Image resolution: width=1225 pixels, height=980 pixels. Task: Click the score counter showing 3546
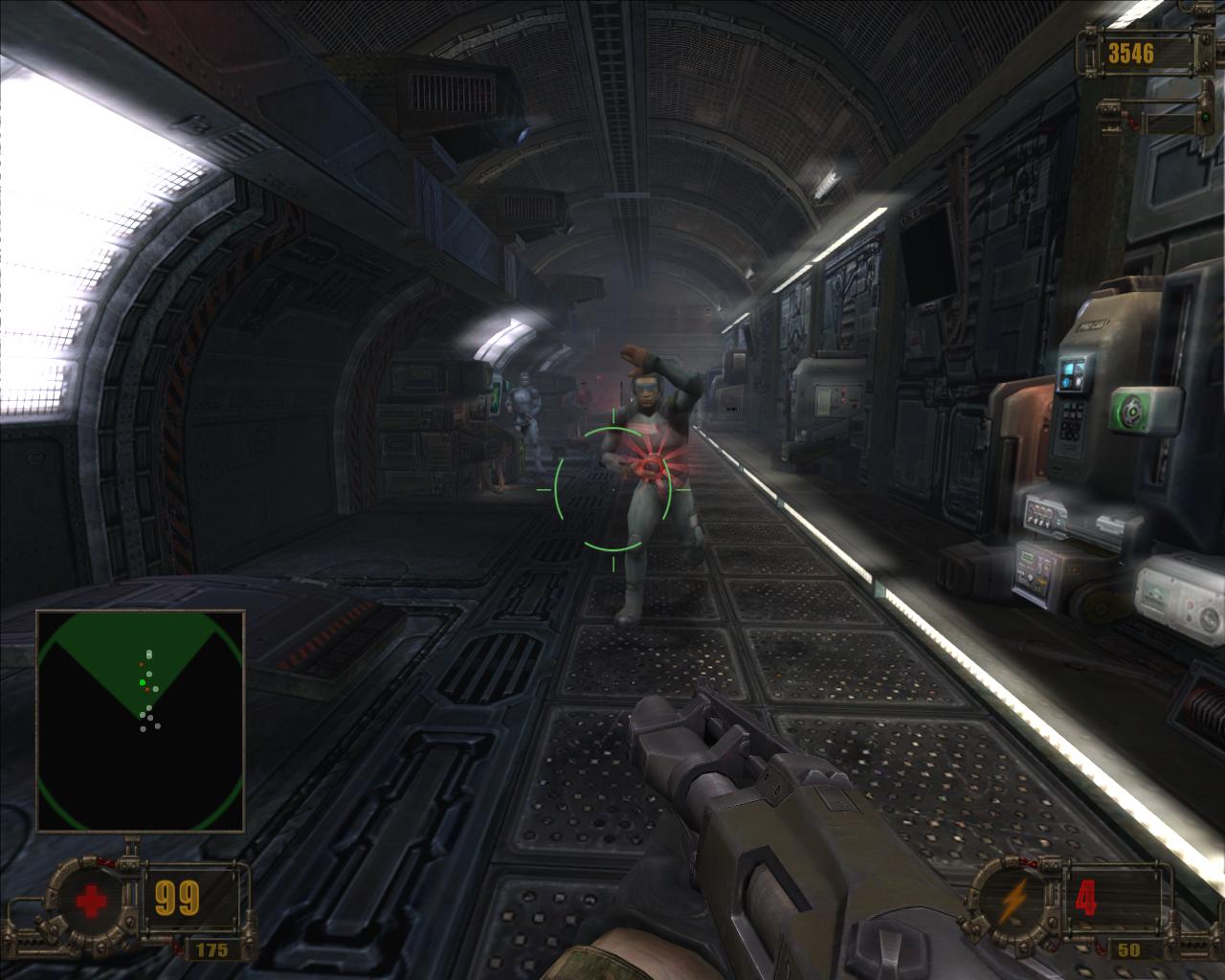point(1131,51)
